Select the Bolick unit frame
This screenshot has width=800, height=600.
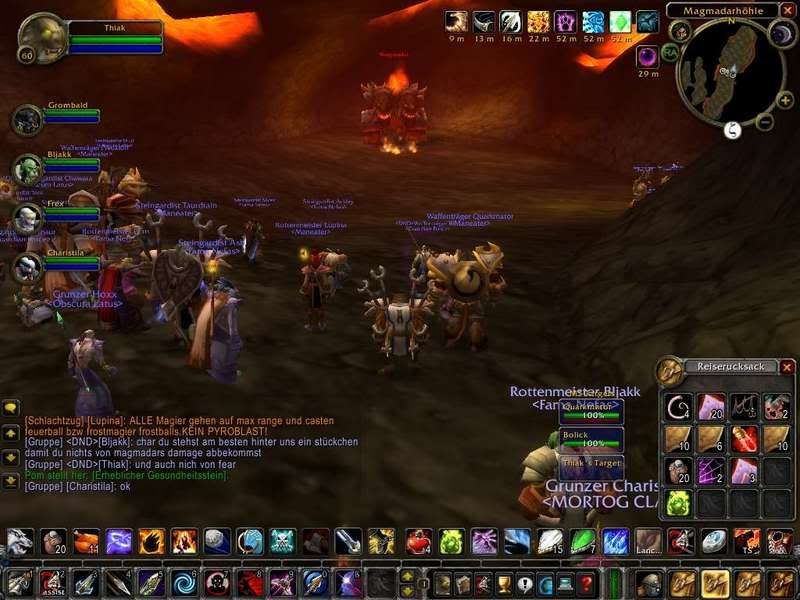[x=591, y=439]
